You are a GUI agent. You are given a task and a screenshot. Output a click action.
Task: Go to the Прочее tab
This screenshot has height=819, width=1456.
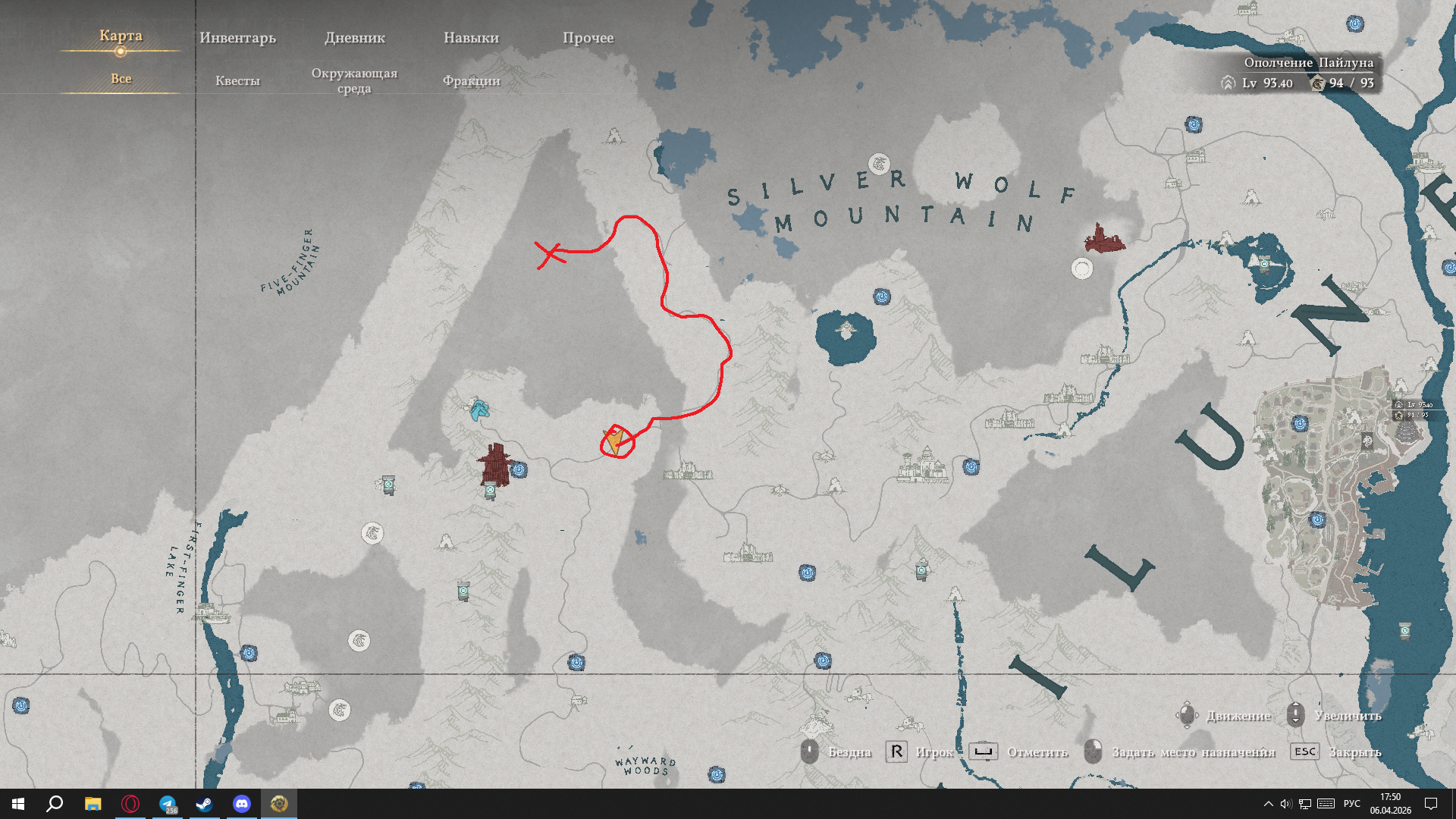pos(588,38)
